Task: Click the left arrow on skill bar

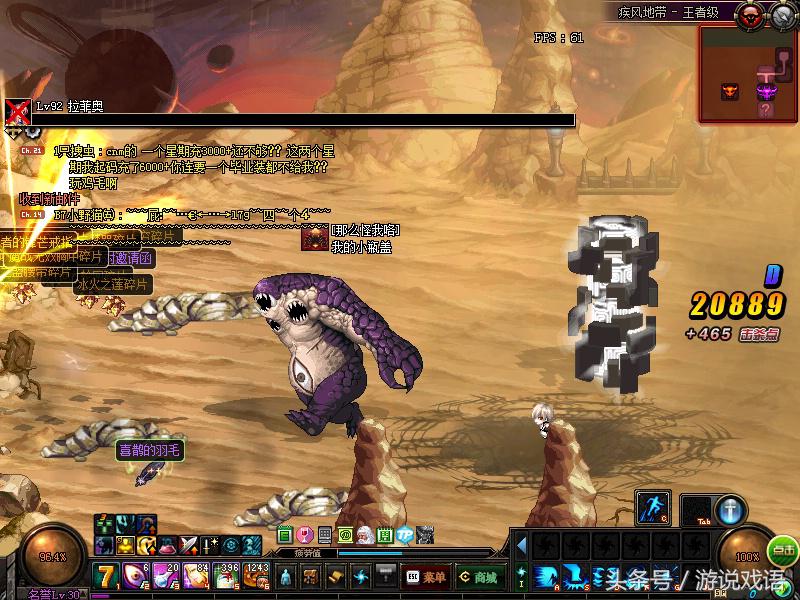Action: pos(520,546)
